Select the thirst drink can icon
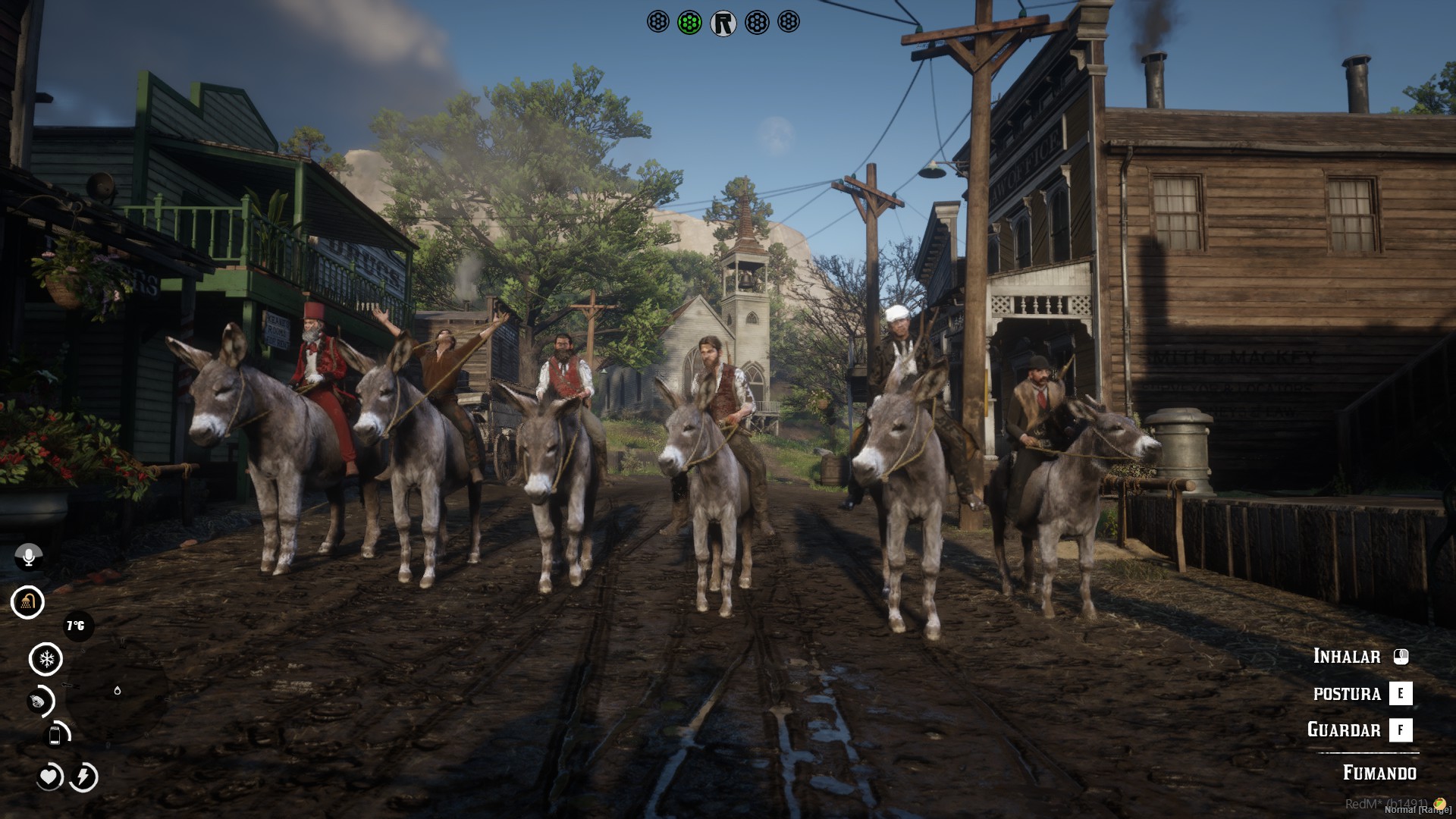Image resolution: width=1456 pixels, height=819 pixels. pyautogui.click(x=55, y=735)
